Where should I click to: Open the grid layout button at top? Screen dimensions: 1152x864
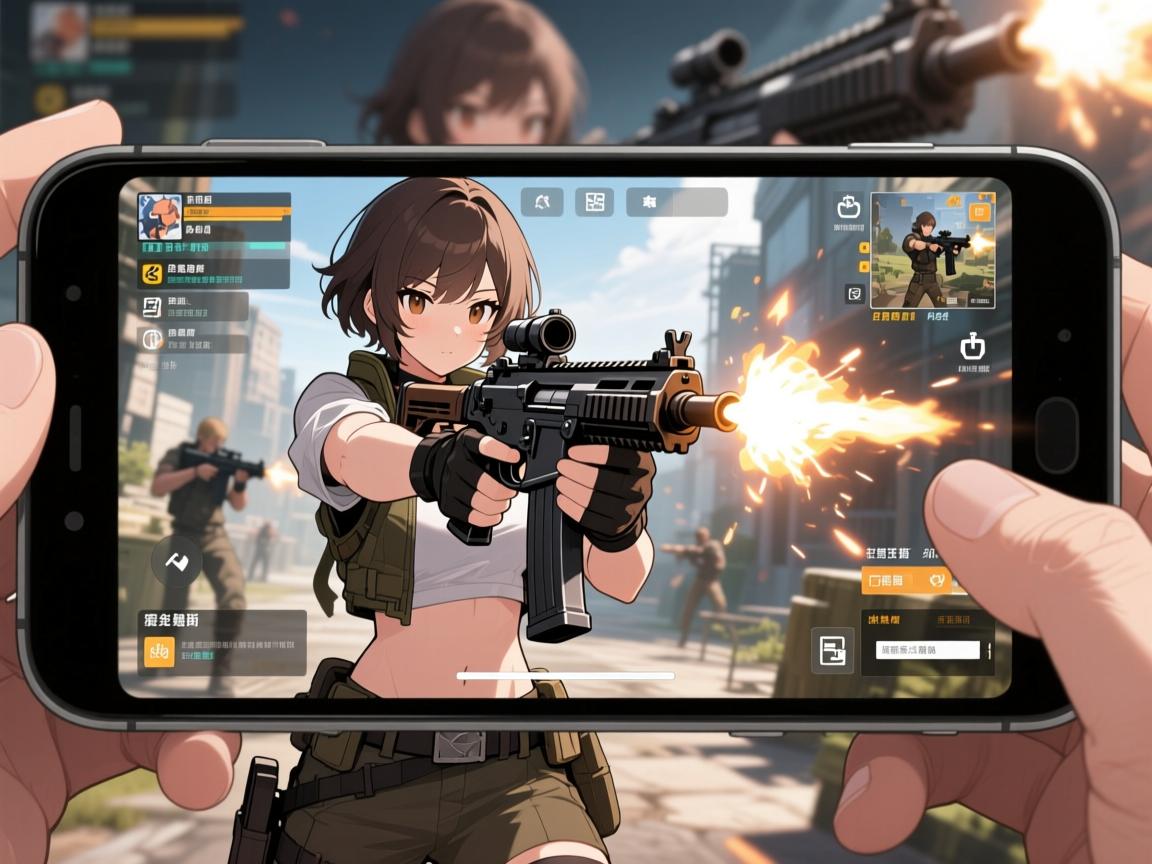[x=595, y=202]
